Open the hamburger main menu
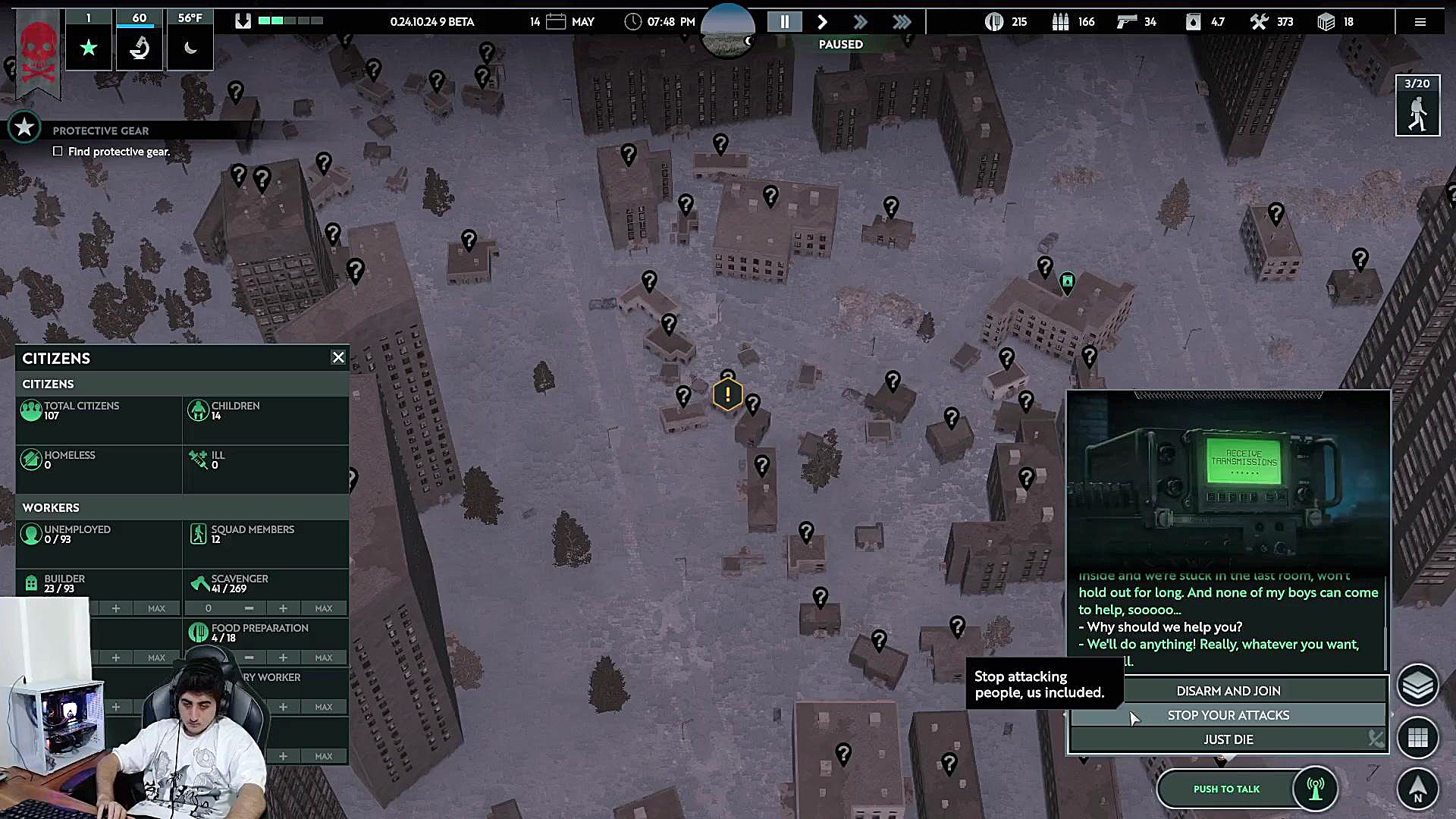The image size is (1456, 819). pyautogui.click(x=1420, y=22)
